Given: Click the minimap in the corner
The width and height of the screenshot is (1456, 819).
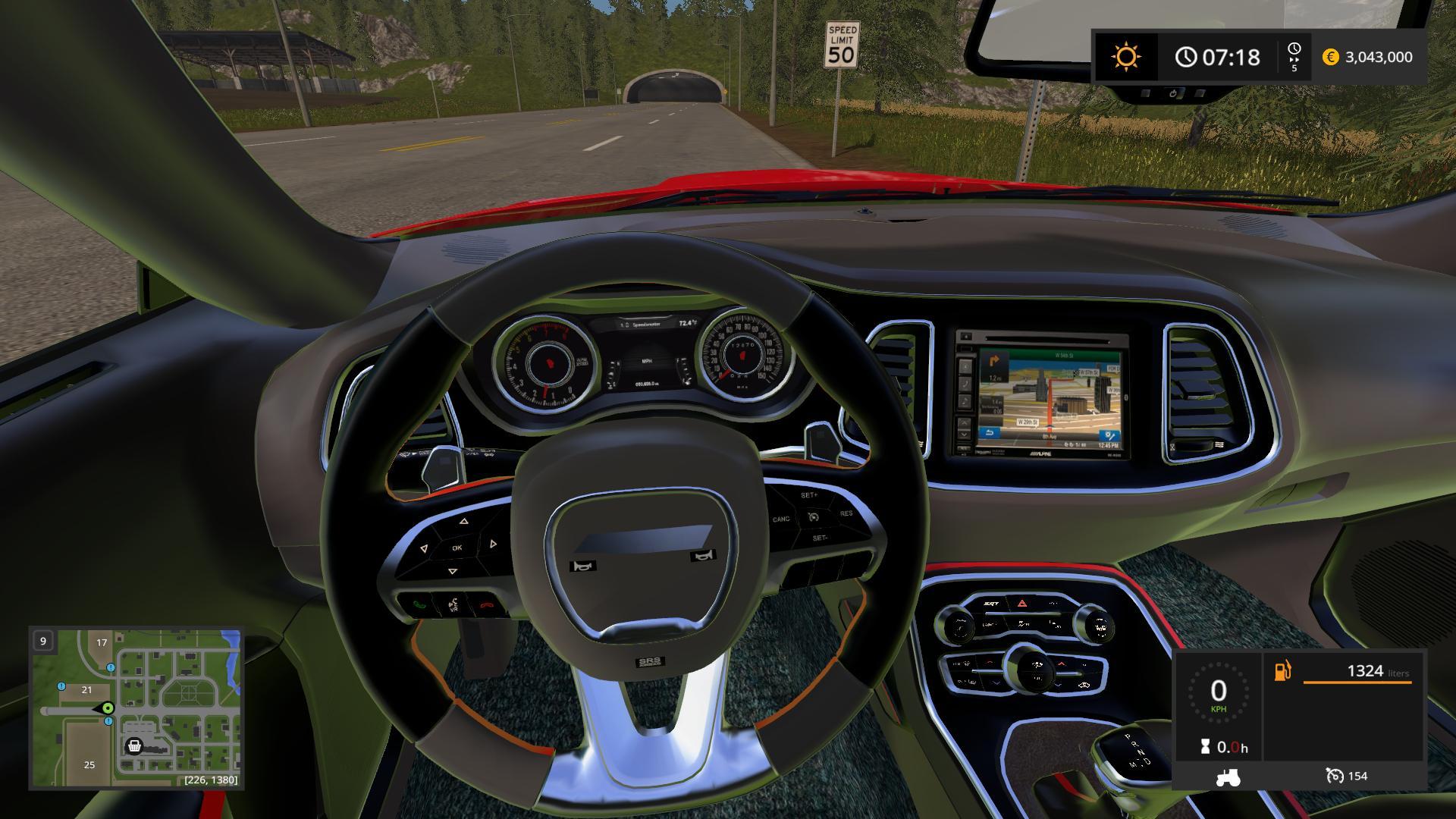Looking at the screenshot, I should coord(136,708).
